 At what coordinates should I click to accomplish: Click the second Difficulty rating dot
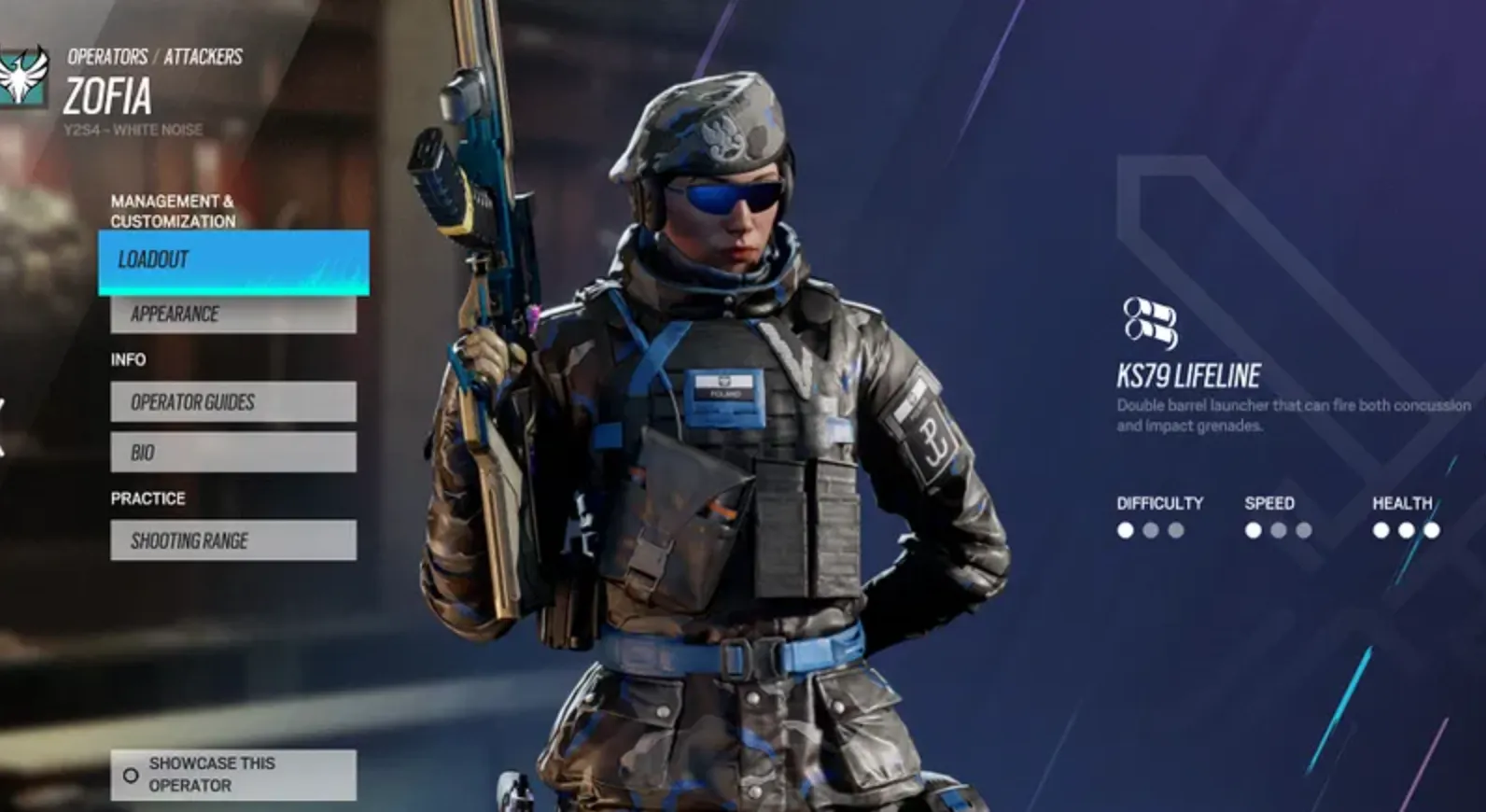[1152, 528]
